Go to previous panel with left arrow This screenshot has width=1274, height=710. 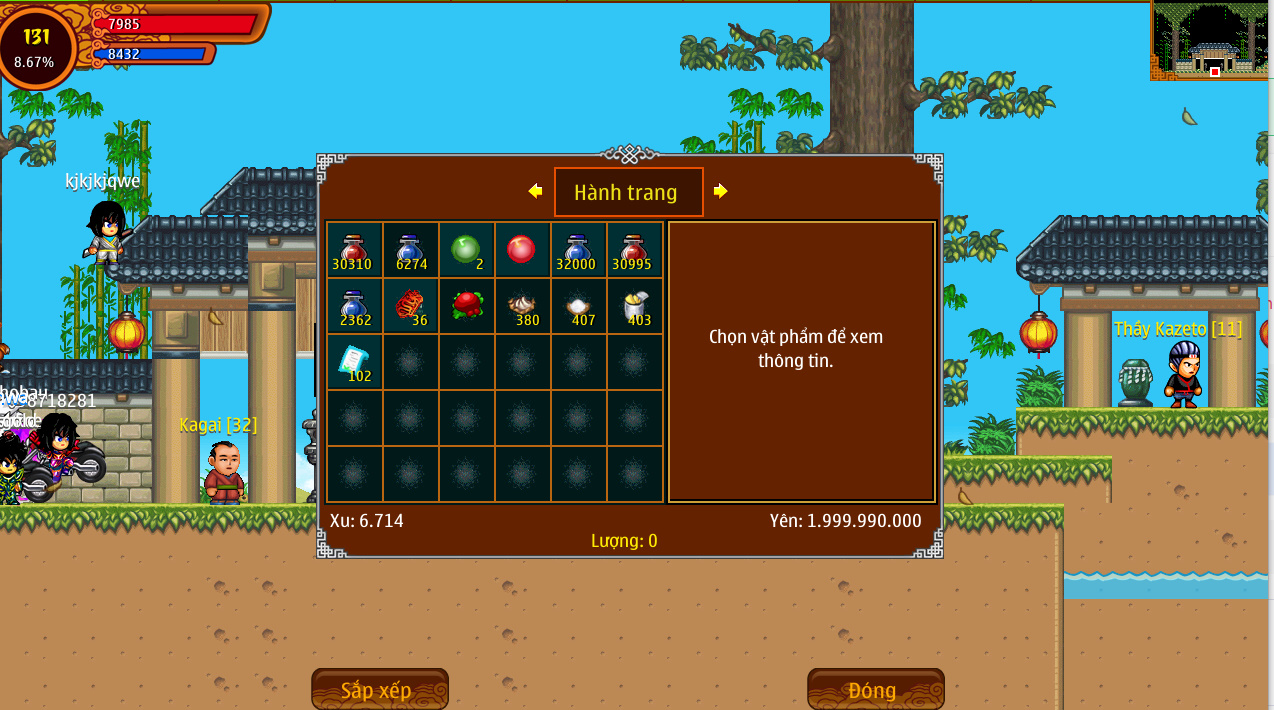[x=535, y=191]
